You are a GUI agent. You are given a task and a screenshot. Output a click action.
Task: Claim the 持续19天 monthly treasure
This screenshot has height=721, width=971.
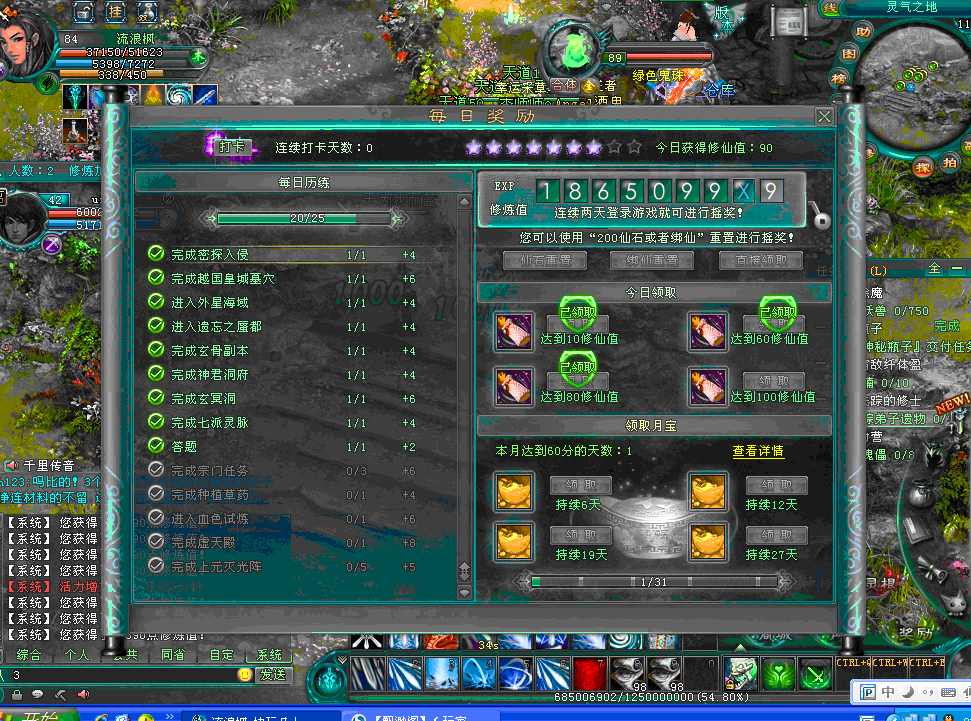(579, 535)
